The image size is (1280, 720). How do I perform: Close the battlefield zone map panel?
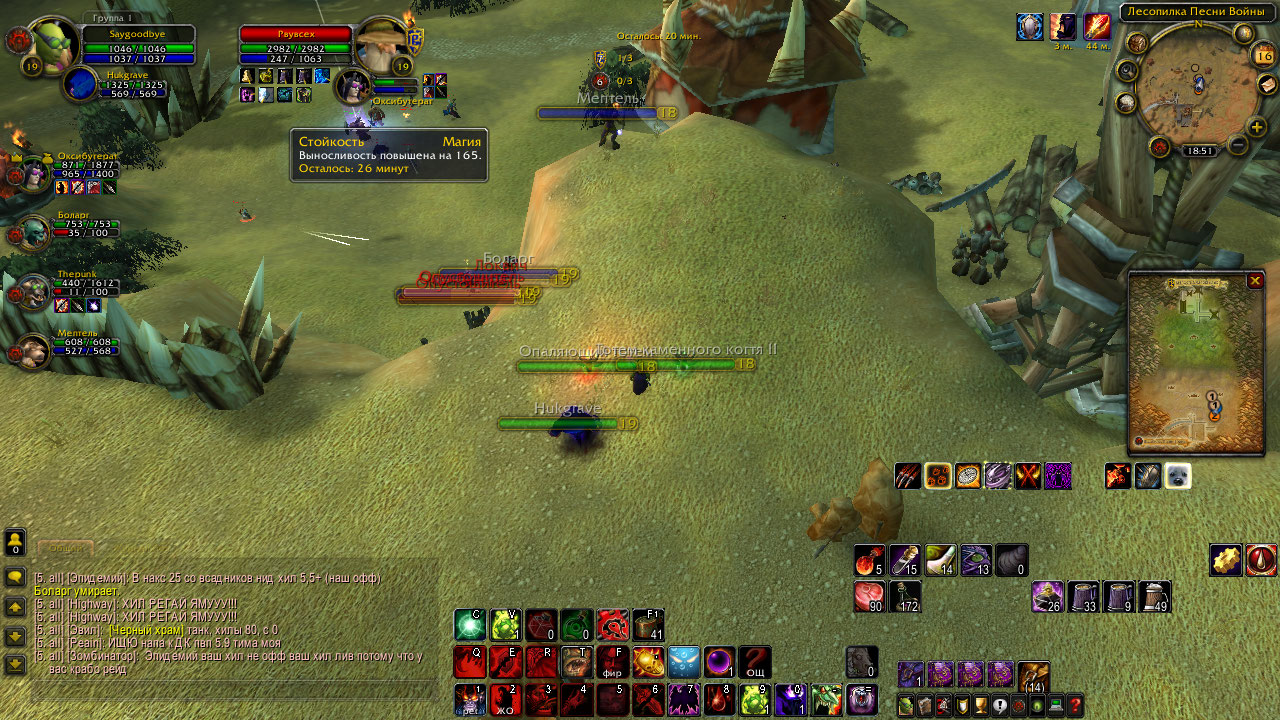[1255, 281]
